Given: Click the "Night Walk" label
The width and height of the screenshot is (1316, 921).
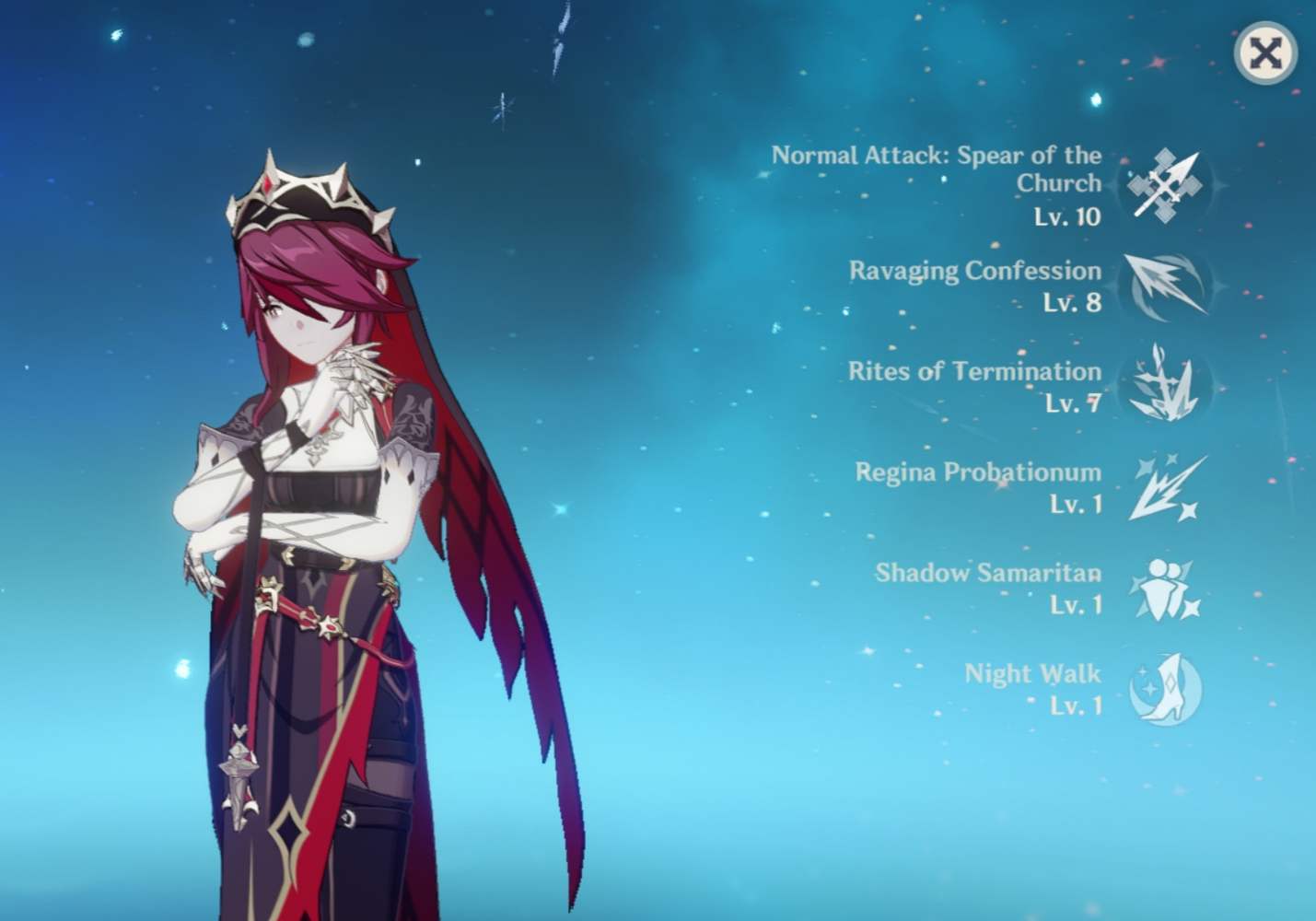Looking at the screenshot, I should (1031, 673).
